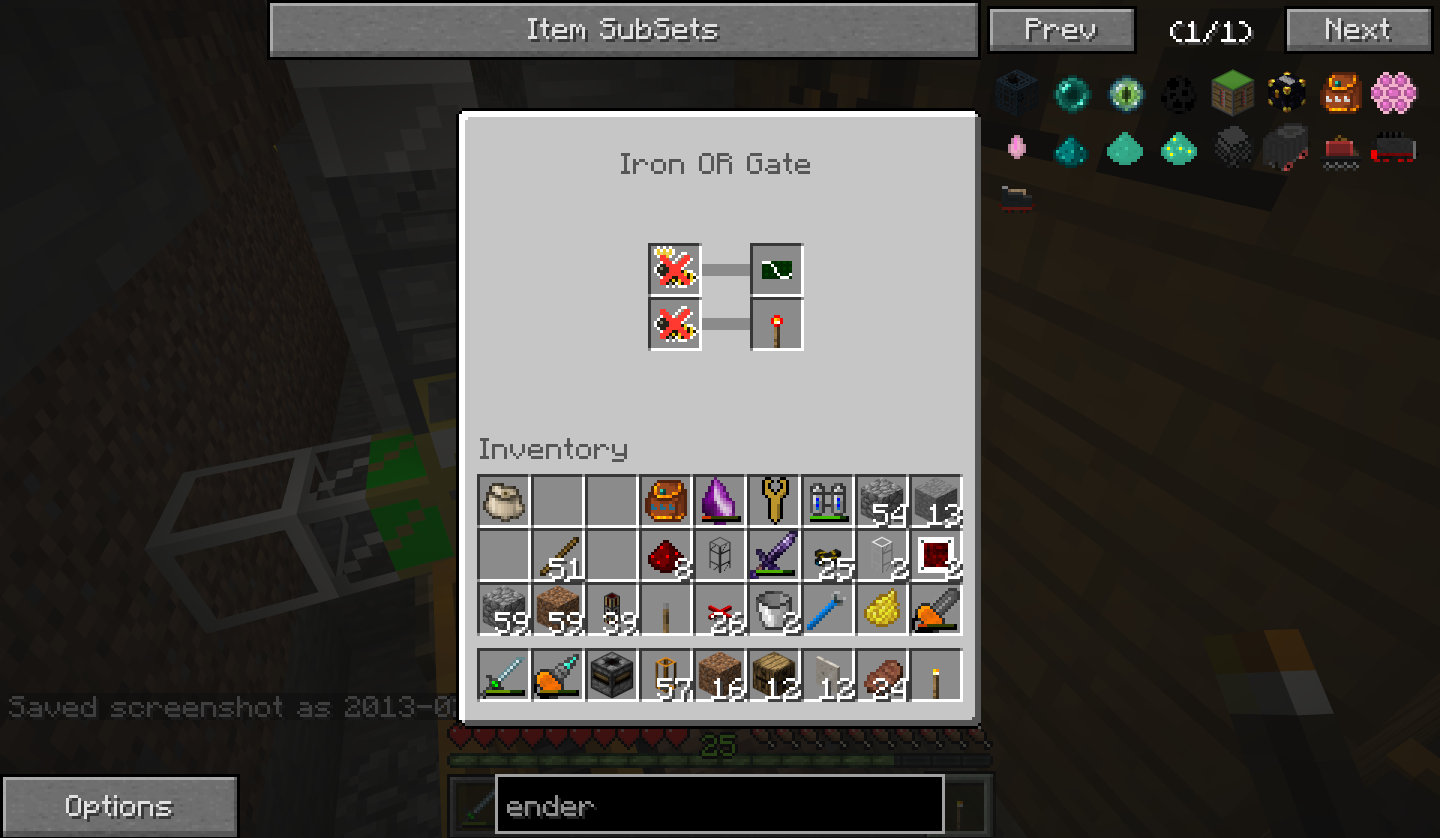Select the golden key inventory slot

coord(774,500)
